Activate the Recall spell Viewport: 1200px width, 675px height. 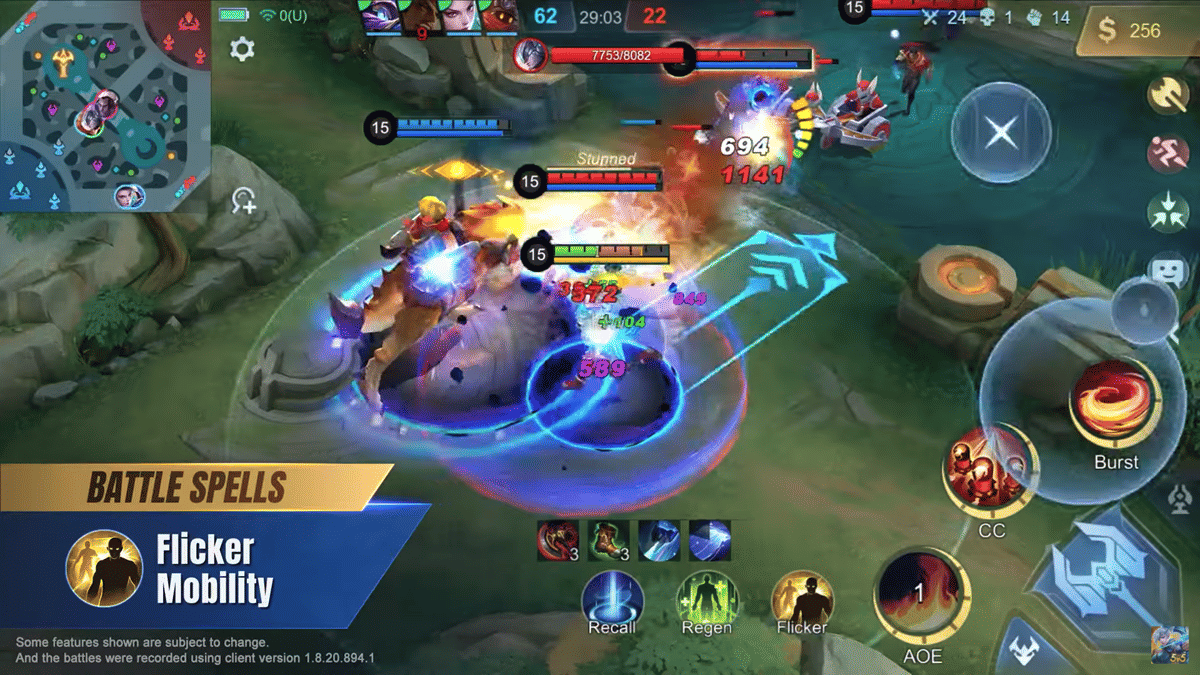pyautogui.click(x=612, y=601)
